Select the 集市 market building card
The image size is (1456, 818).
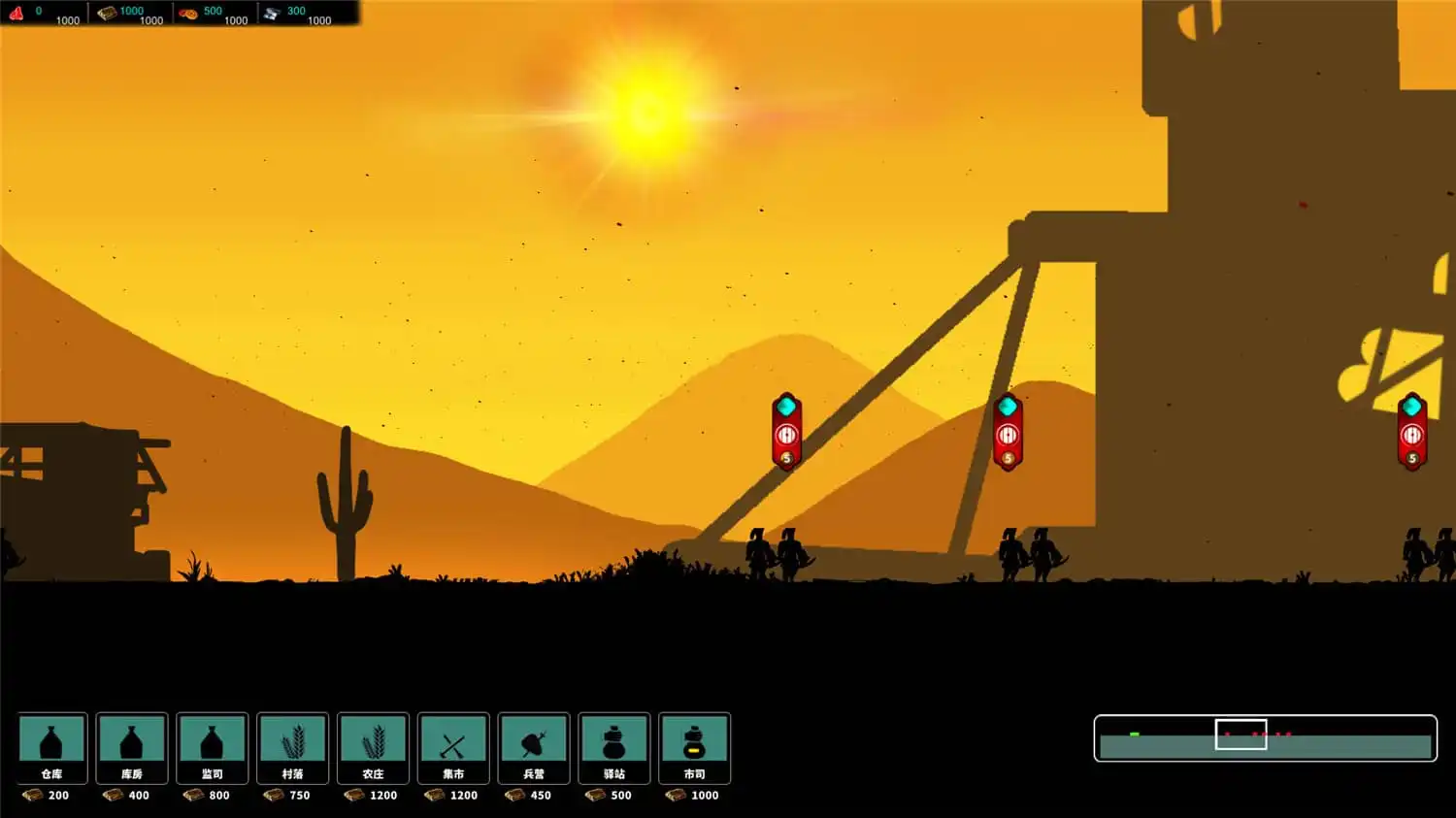[x=453, y=748]
